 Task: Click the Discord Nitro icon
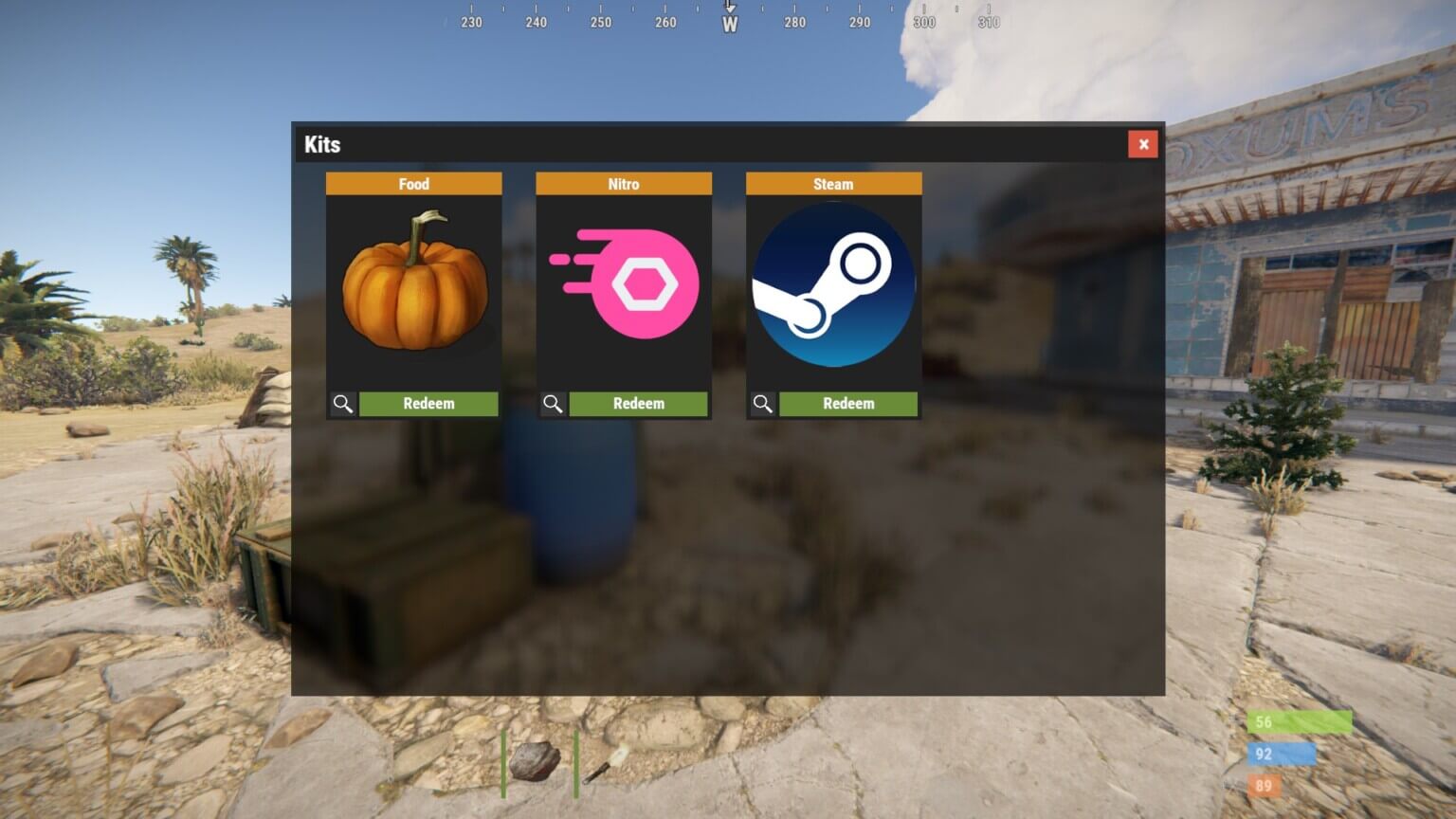624,282
